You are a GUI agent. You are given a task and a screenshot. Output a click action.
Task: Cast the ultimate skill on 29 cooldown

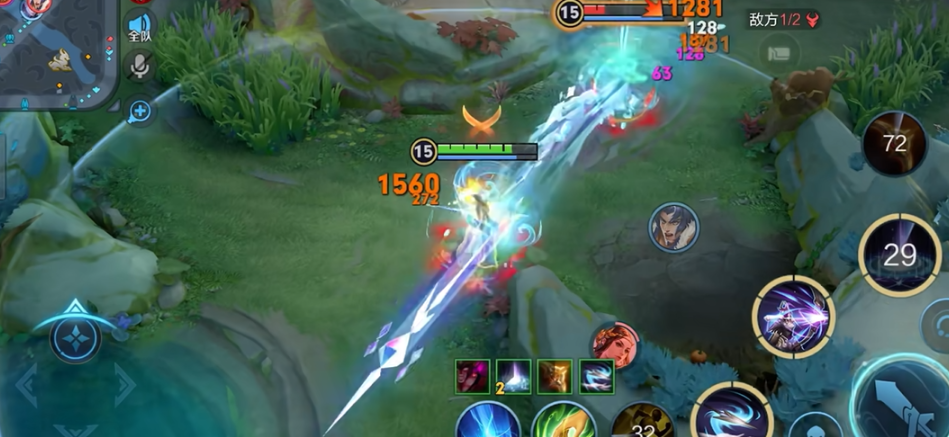[x=899, y=255]
